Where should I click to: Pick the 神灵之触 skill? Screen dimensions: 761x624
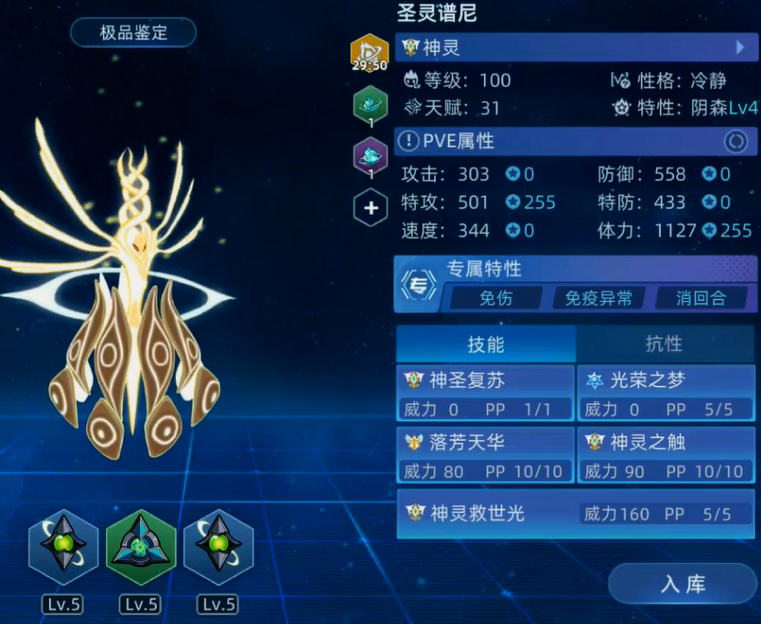[666, 455]
